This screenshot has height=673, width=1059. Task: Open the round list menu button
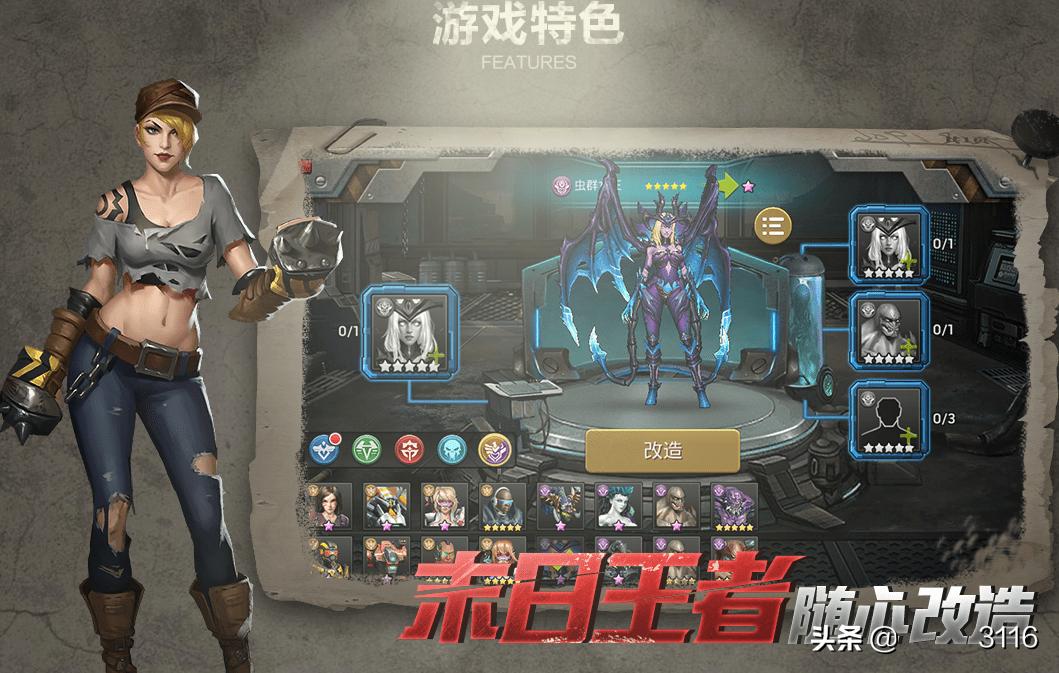772,225
